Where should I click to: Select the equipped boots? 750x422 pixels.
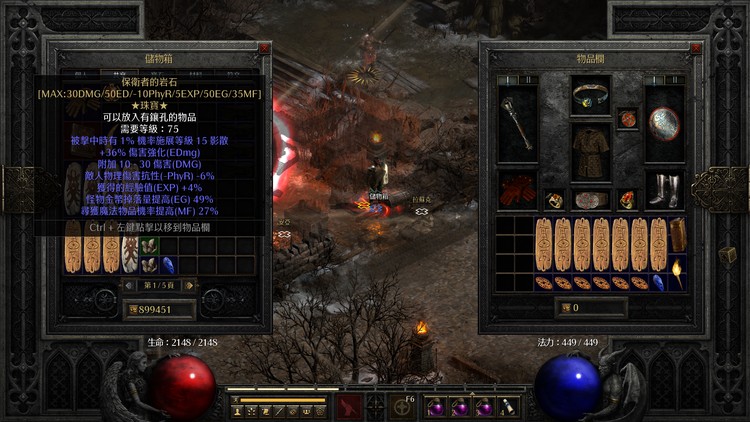click(664, 190)
